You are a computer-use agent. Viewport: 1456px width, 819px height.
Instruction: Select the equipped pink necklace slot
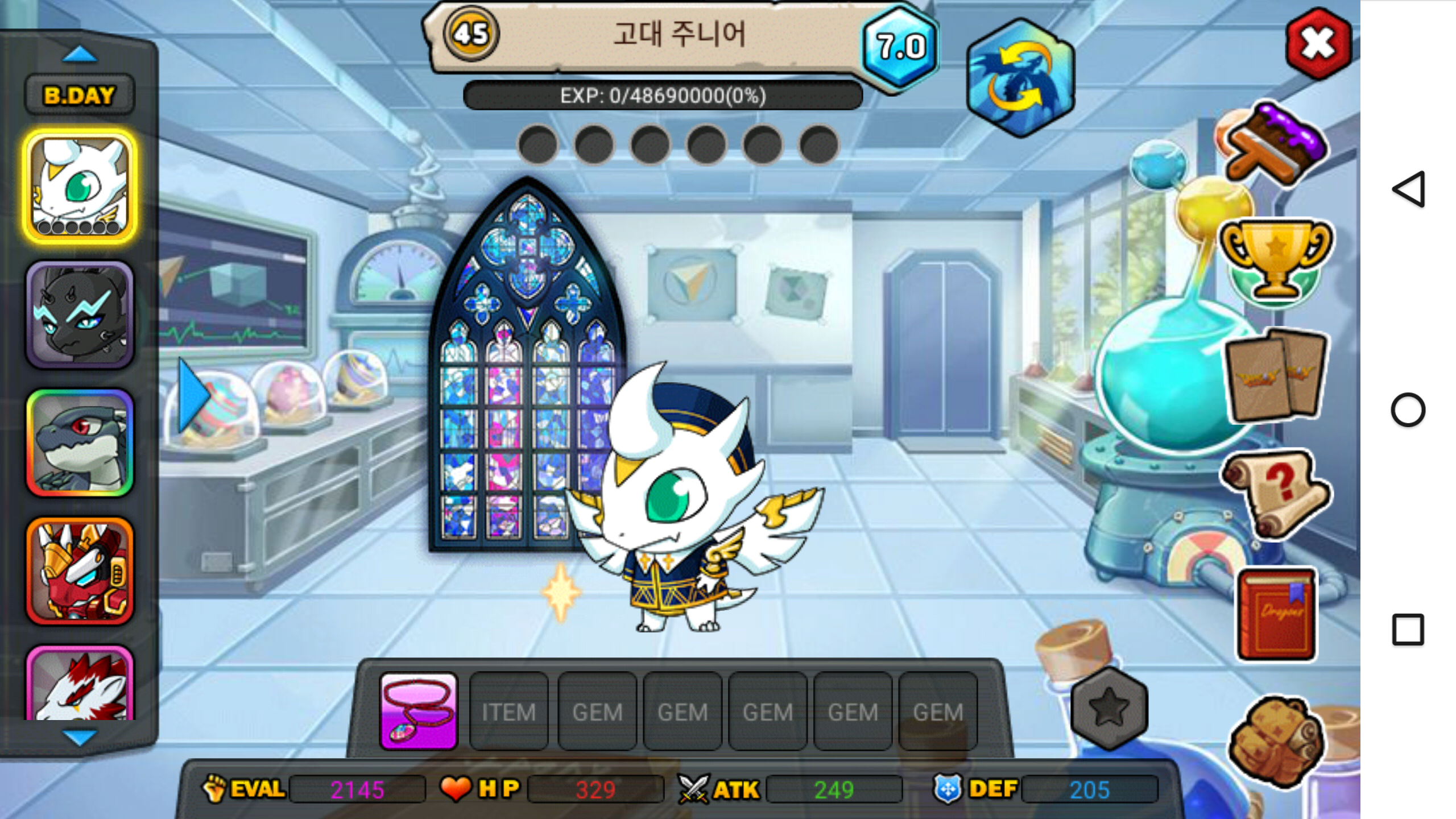tap(419, 711)
